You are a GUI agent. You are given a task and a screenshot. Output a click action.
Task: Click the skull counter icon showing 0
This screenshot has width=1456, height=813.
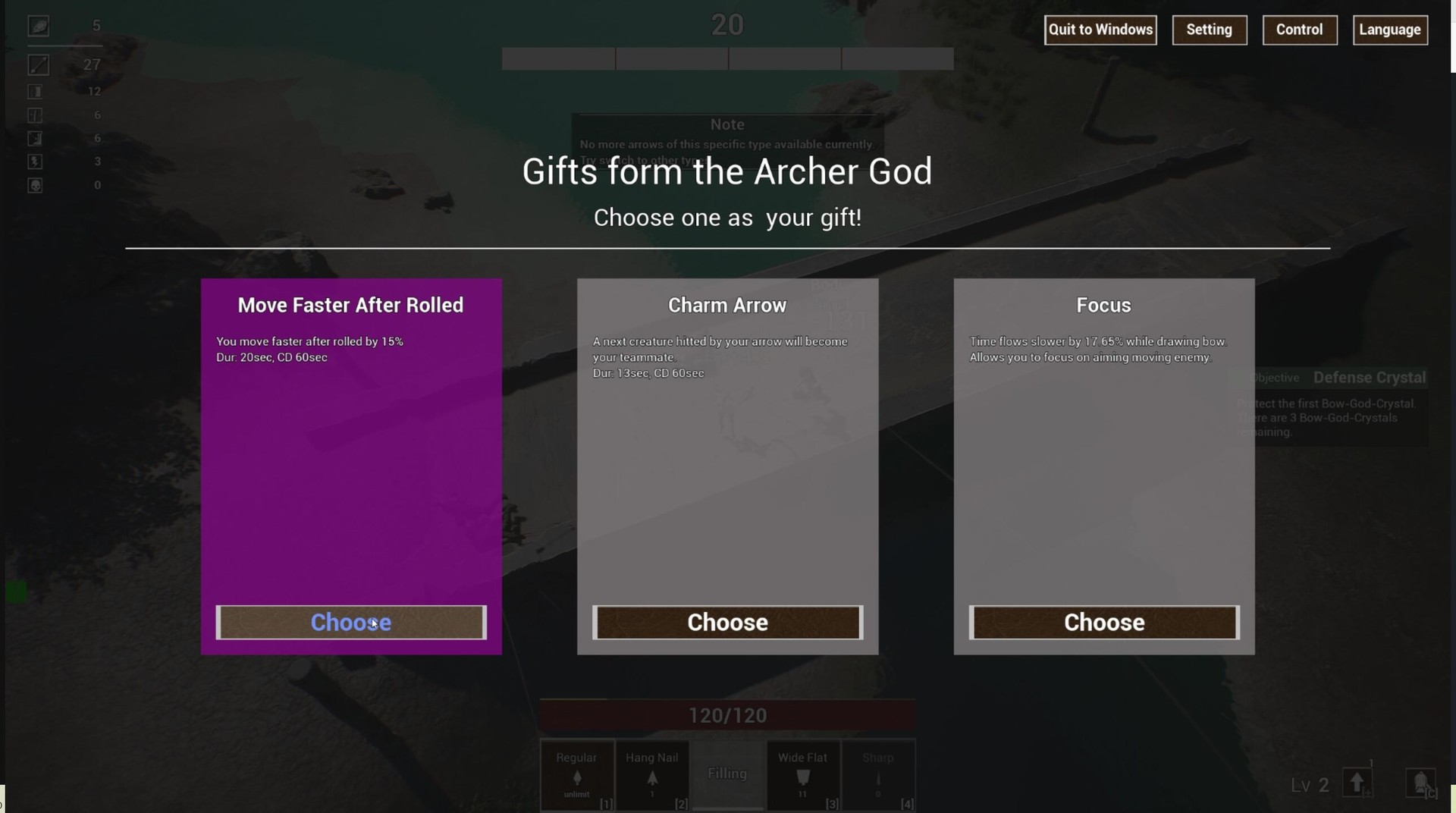35,185
